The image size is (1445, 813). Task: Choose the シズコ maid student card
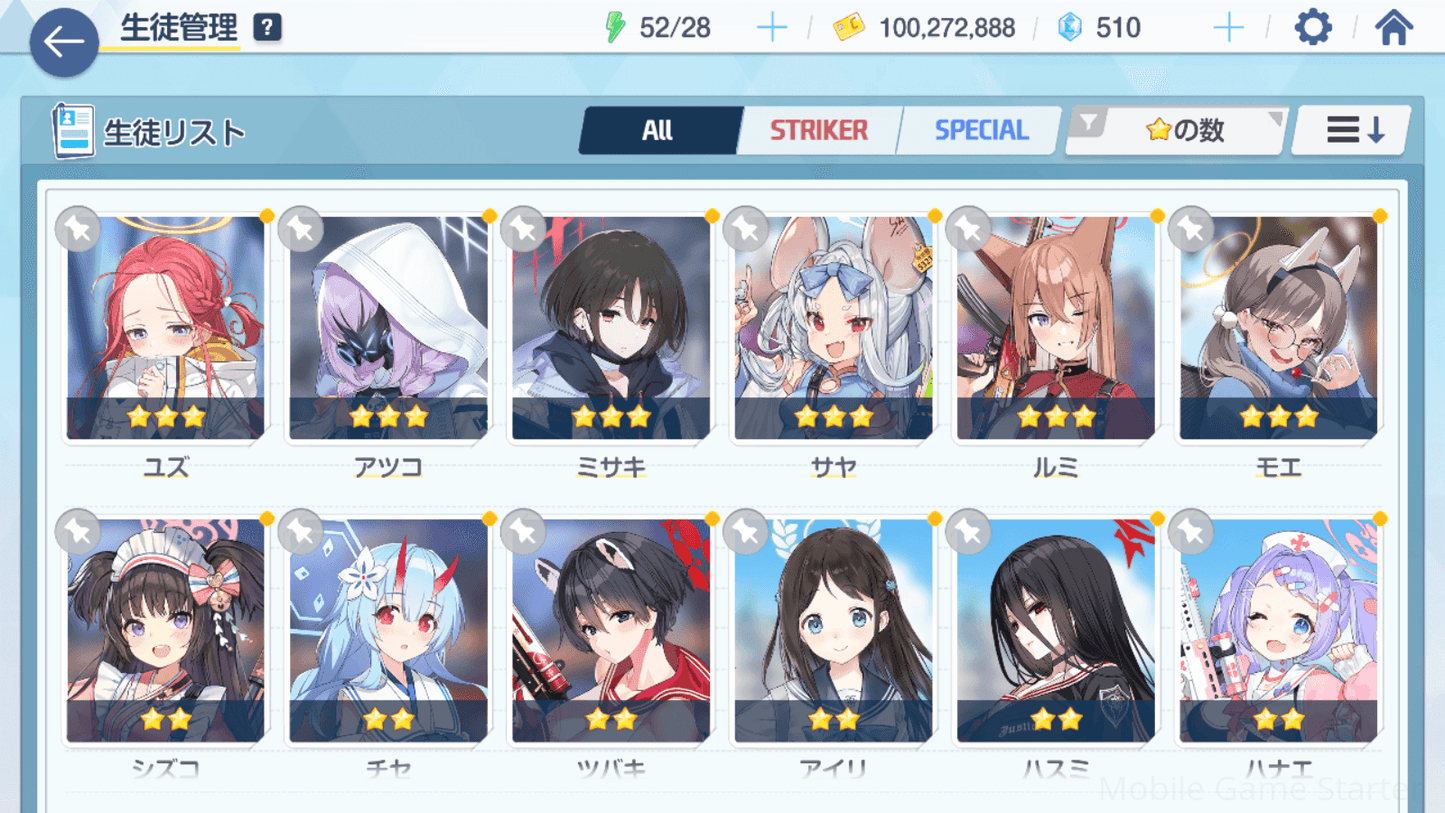click(x=166, y=630)
